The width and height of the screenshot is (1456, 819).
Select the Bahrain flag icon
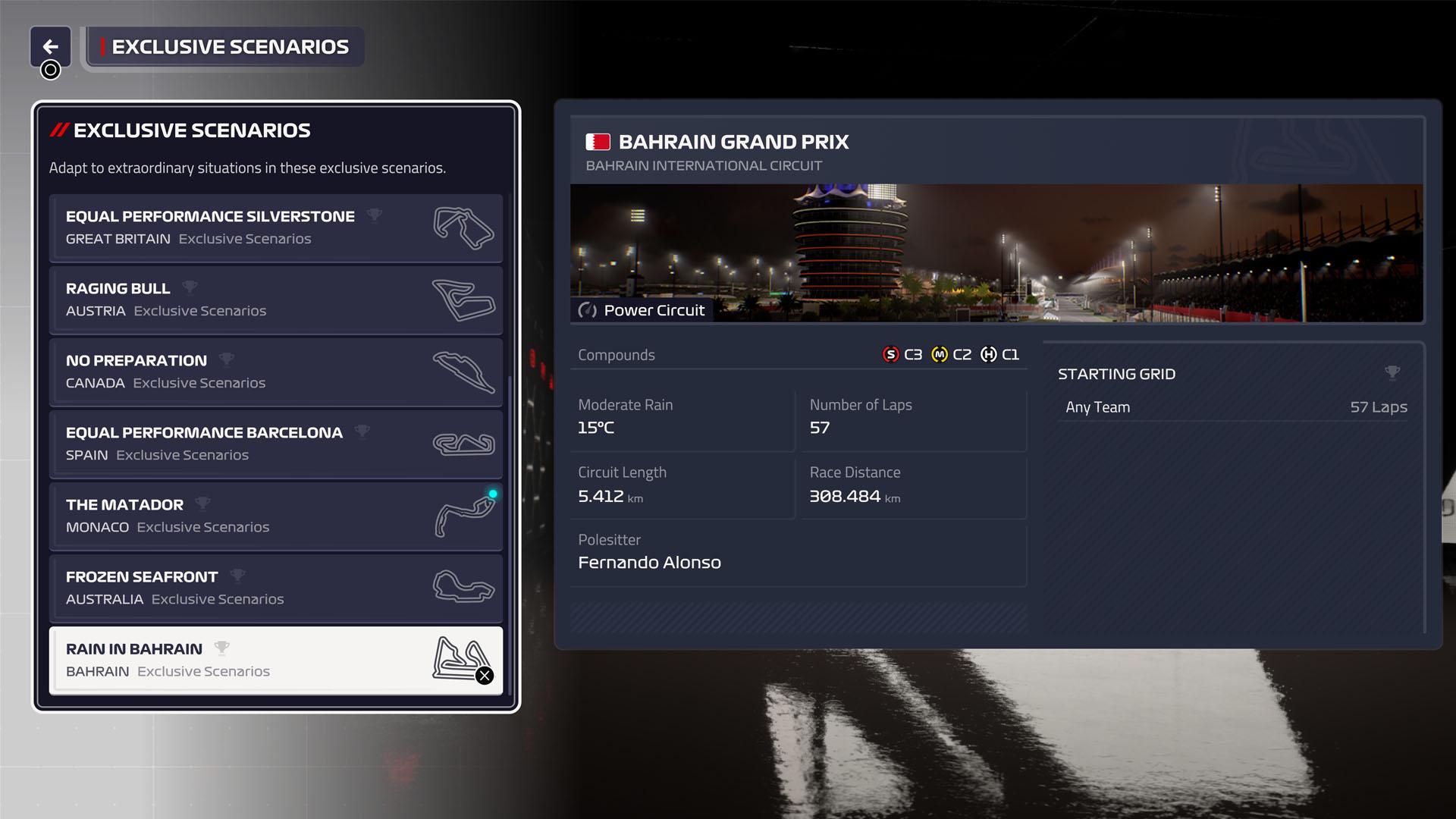click(598, 141)
